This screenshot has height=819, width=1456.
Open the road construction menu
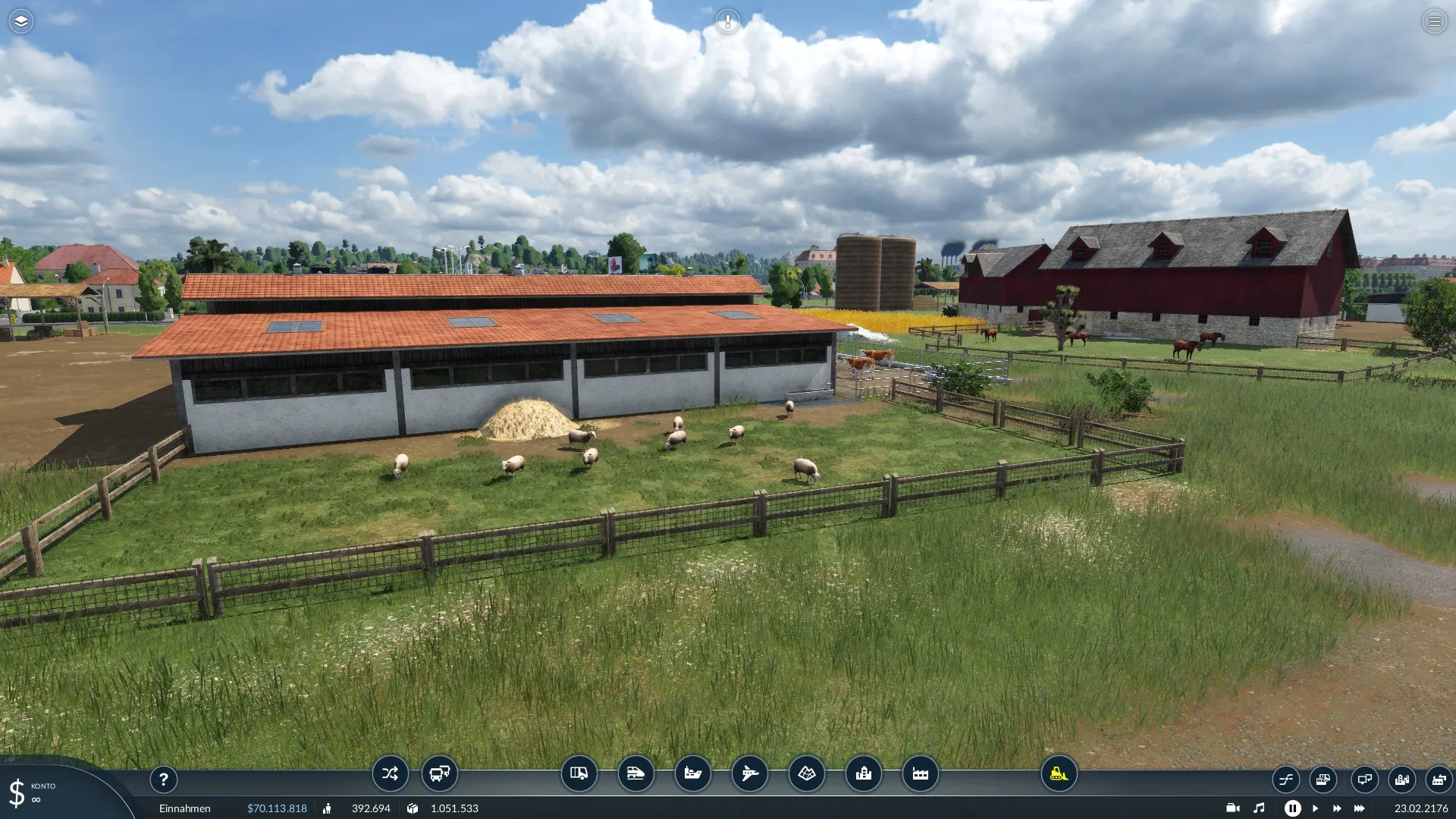pos(579,773)
